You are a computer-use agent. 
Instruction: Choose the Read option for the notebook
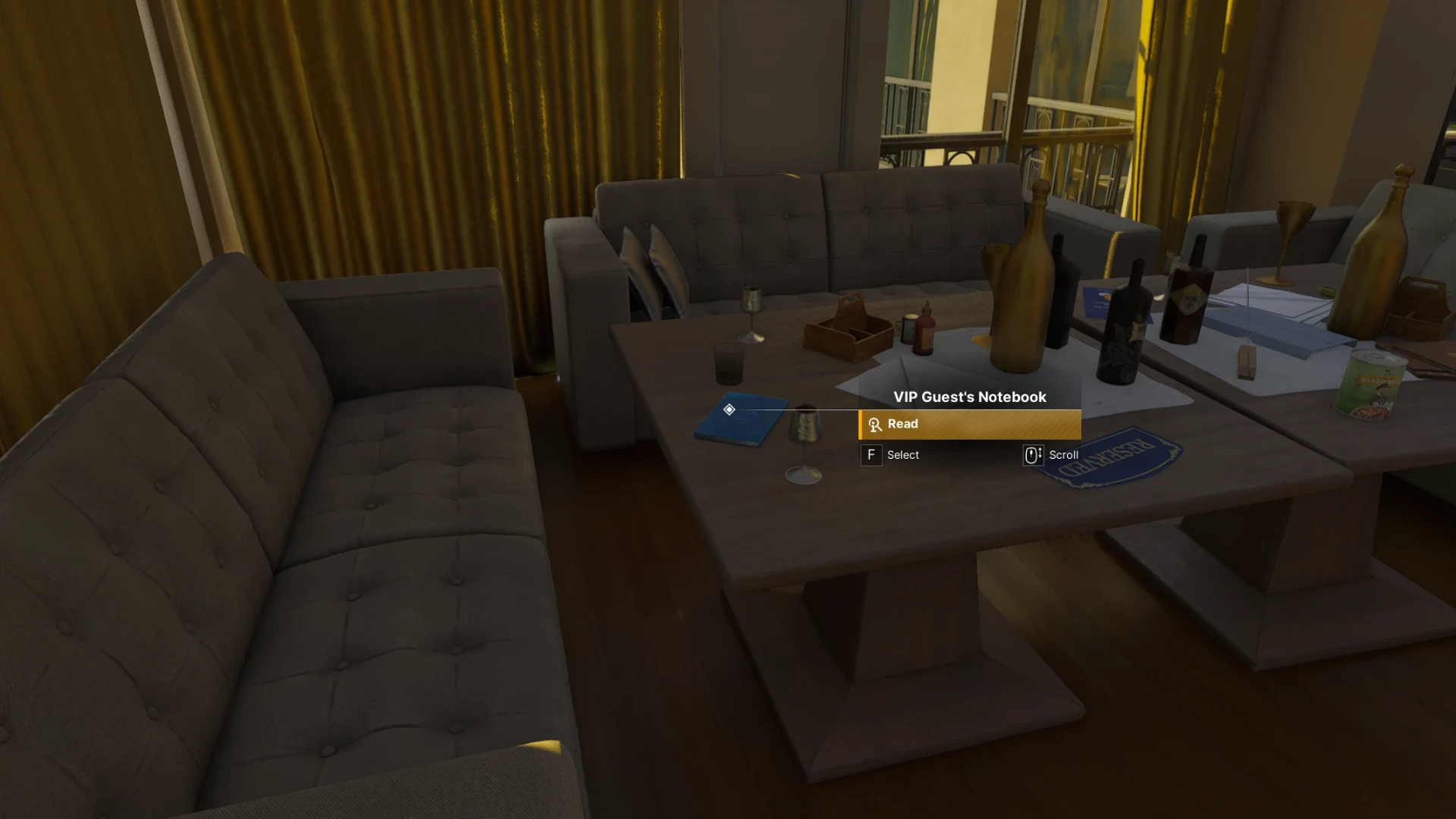(969, 425)
